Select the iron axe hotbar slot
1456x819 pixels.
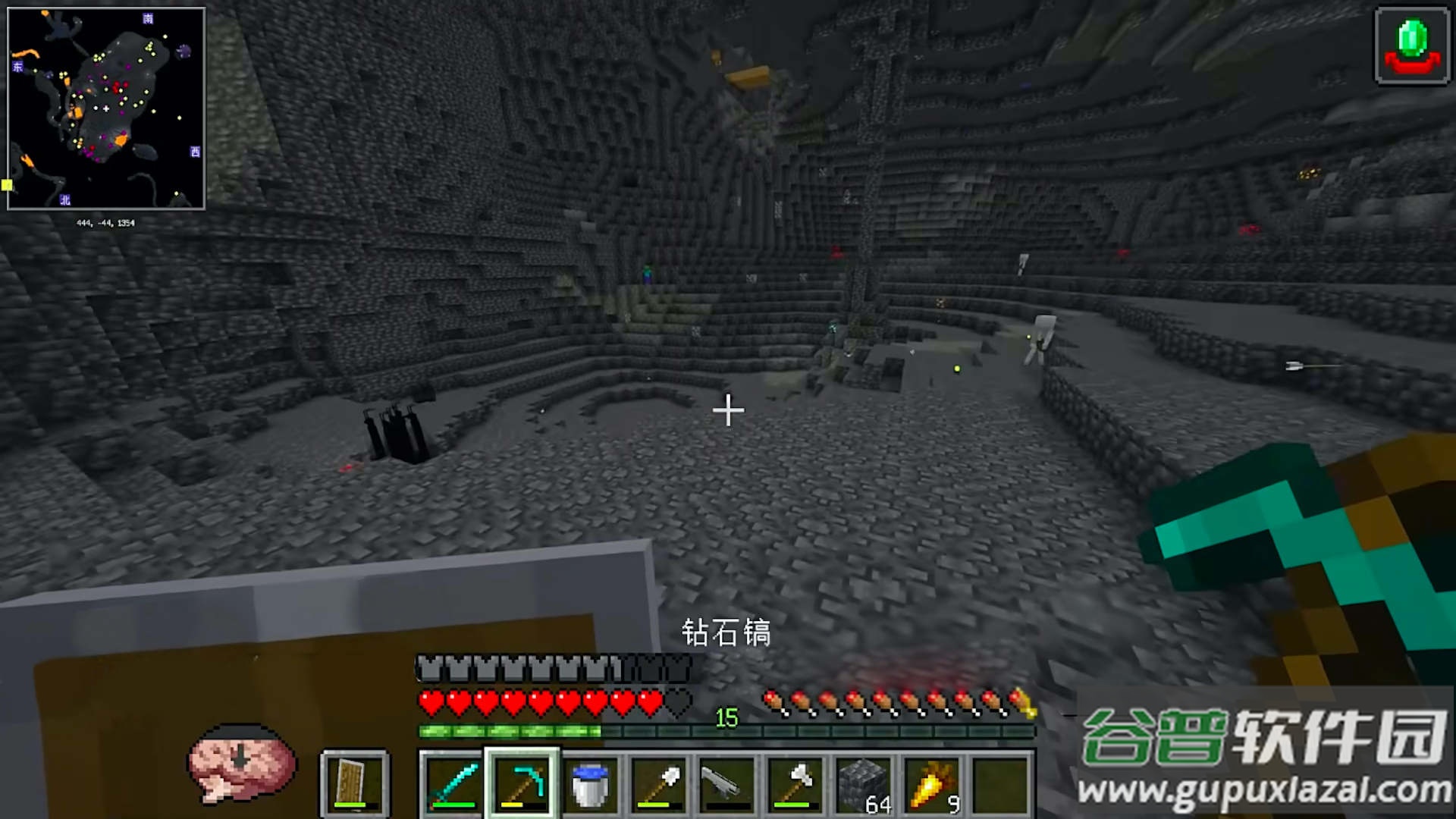point(795,784)
